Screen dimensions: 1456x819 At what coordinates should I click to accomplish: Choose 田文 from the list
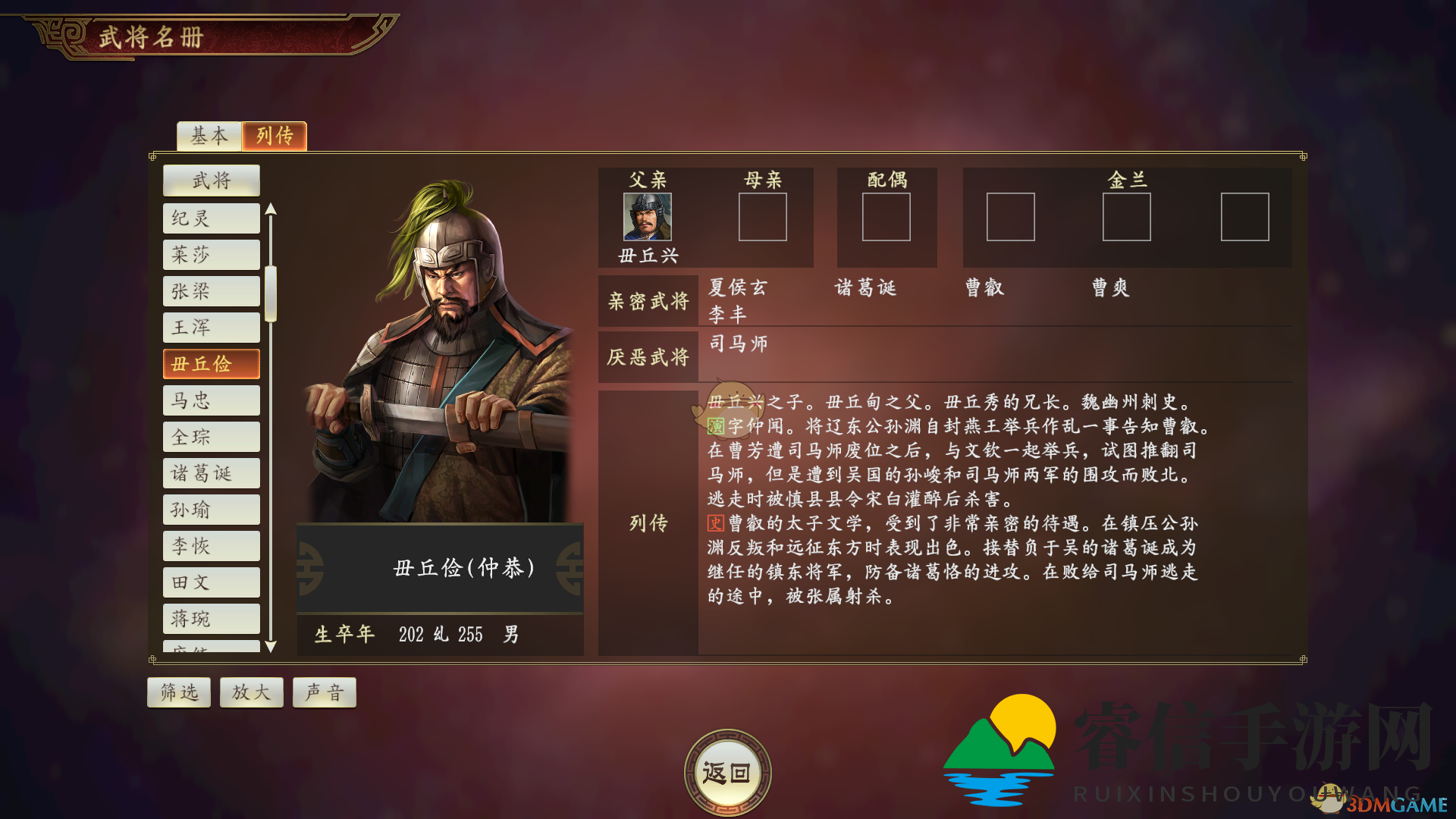tap(212, 582)
